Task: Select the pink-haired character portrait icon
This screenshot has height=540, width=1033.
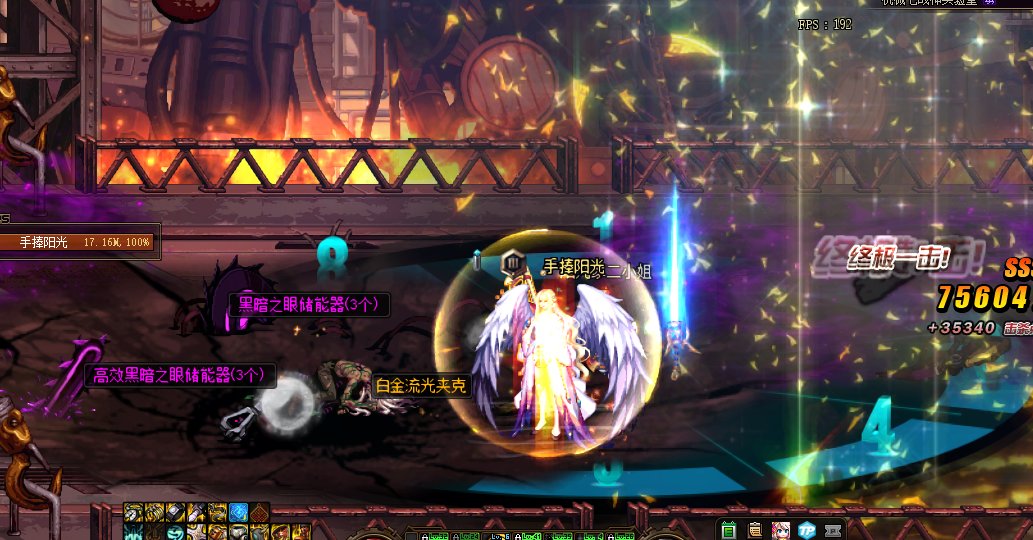Action: coord(781,530)
